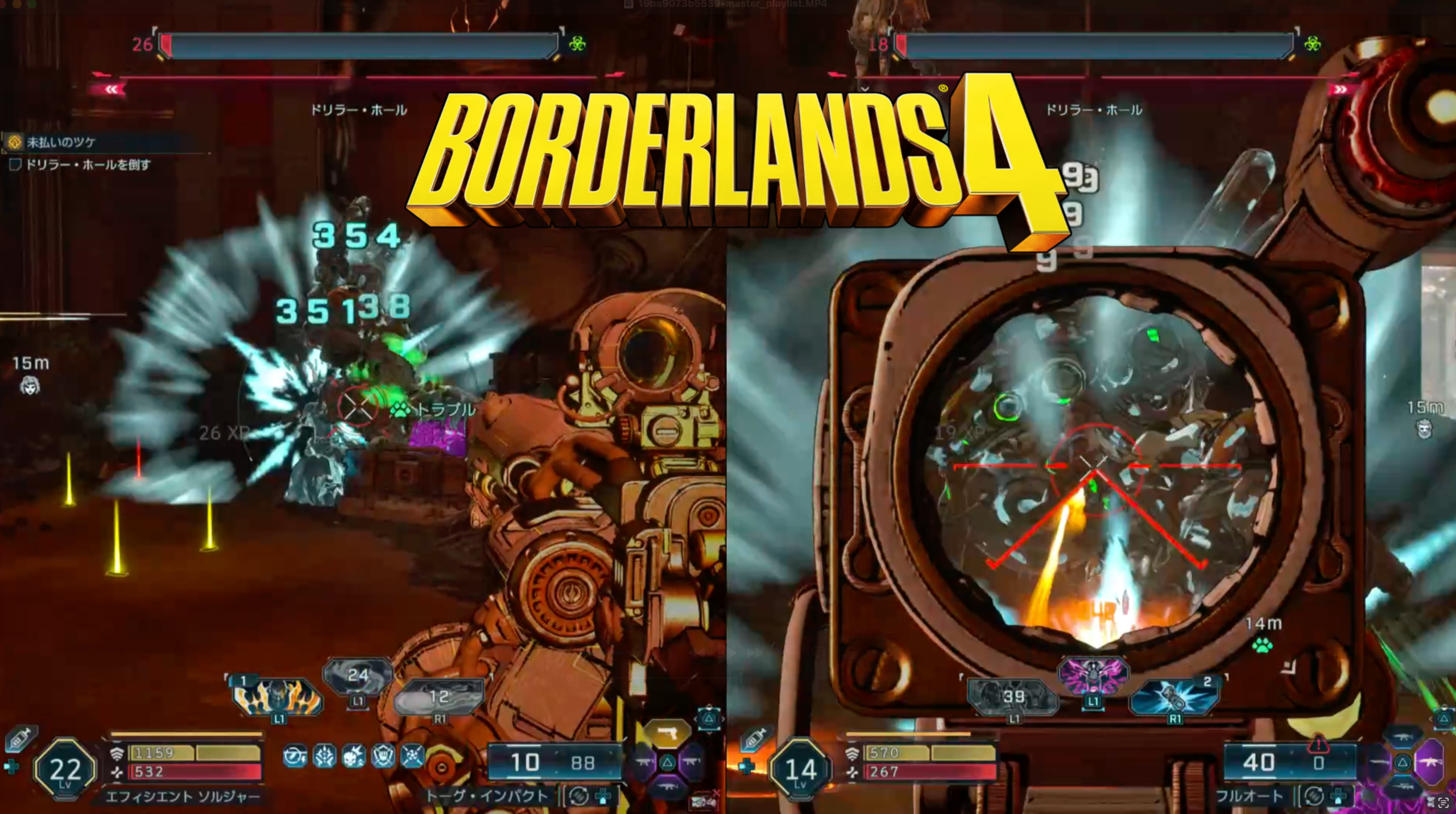
Task: Open the 未払いのツケ quest tracker
Action: click(x=61, y=142)
